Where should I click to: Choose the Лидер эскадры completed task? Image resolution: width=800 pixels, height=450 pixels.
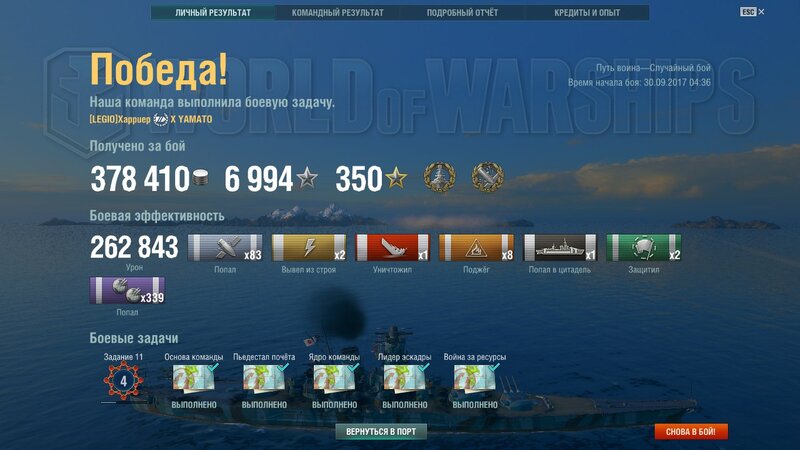[x=404, y=378]
